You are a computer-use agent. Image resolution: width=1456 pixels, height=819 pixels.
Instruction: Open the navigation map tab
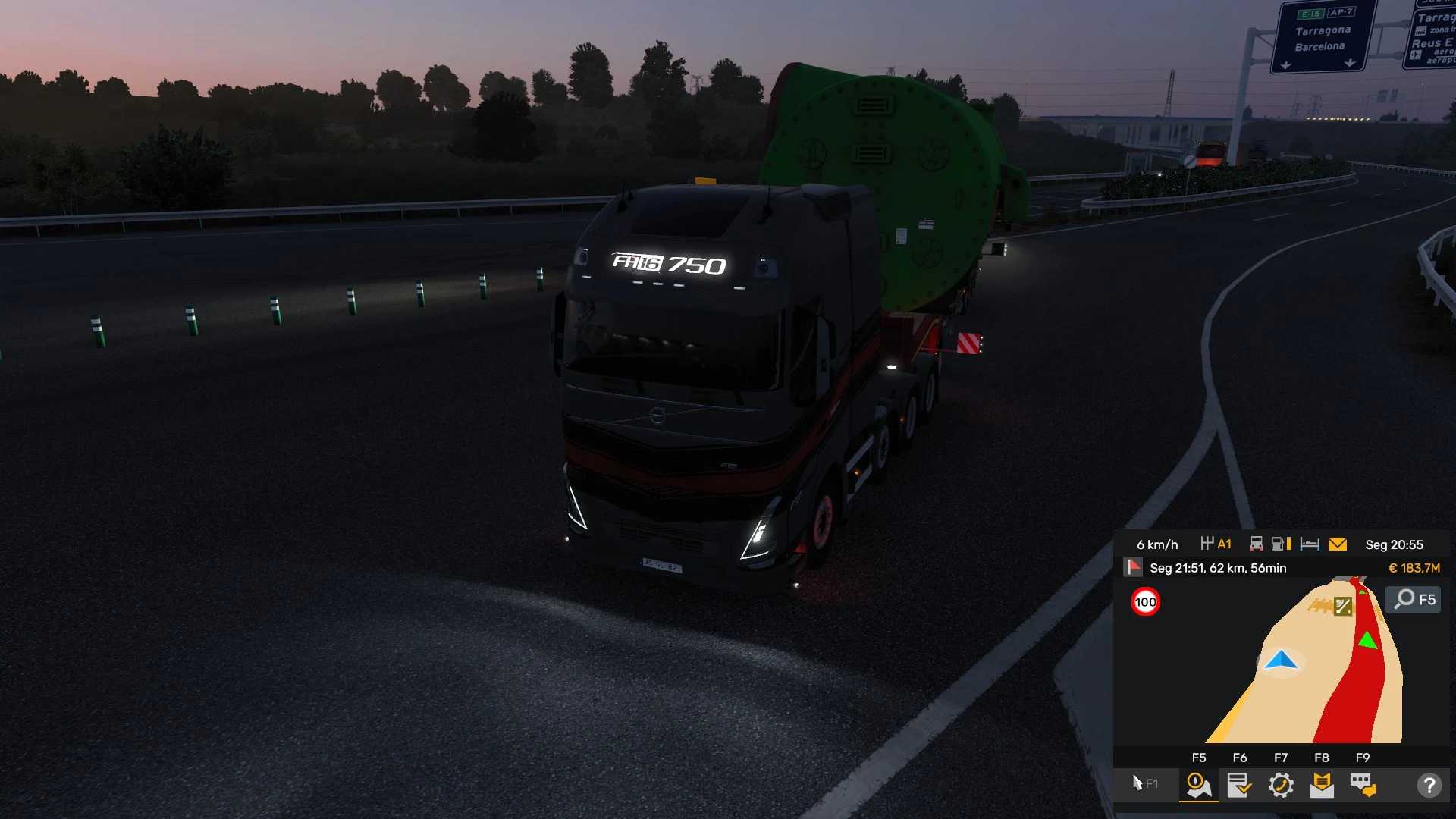coord(1199,785)
